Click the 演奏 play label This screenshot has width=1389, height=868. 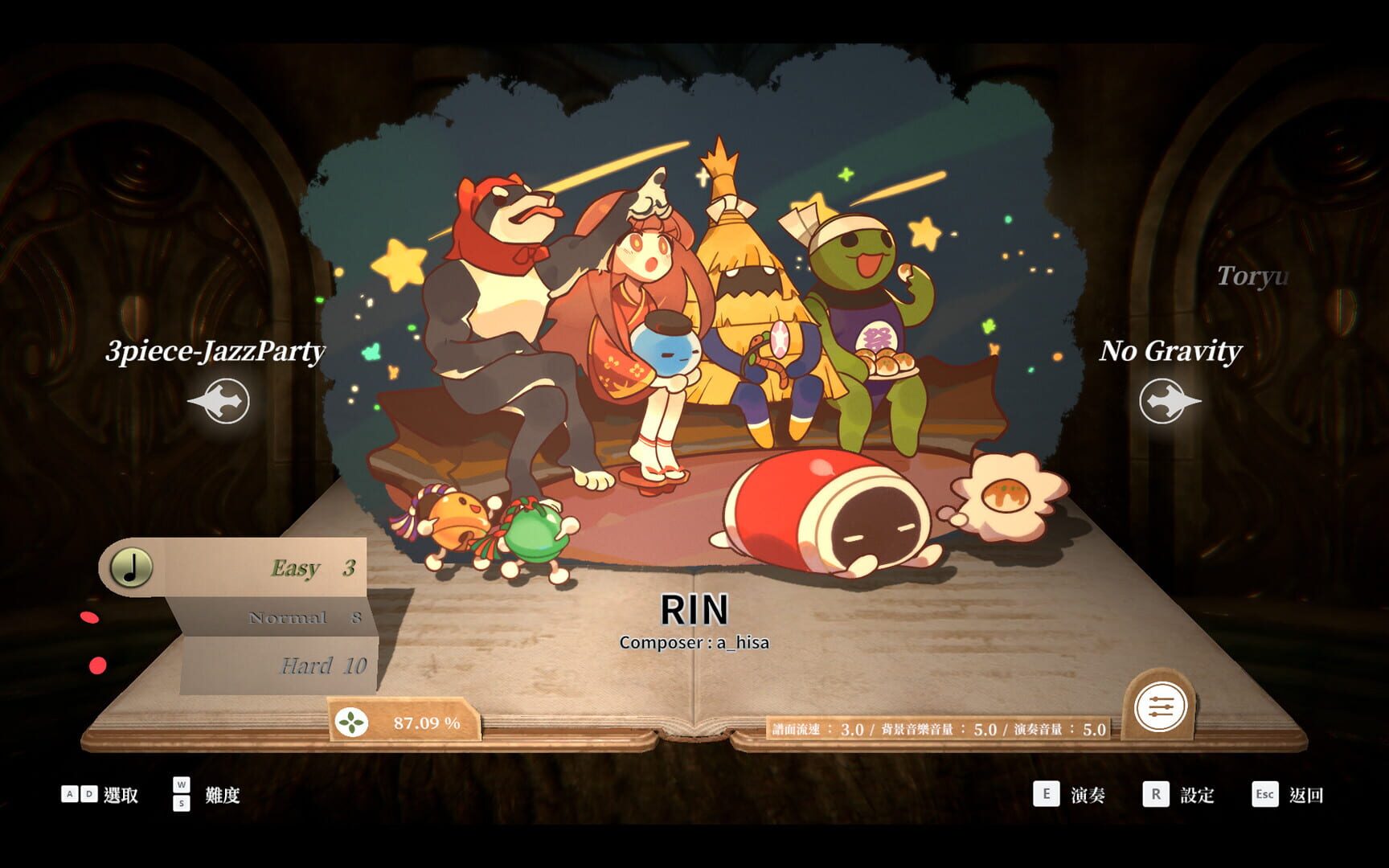(1087, 796)
